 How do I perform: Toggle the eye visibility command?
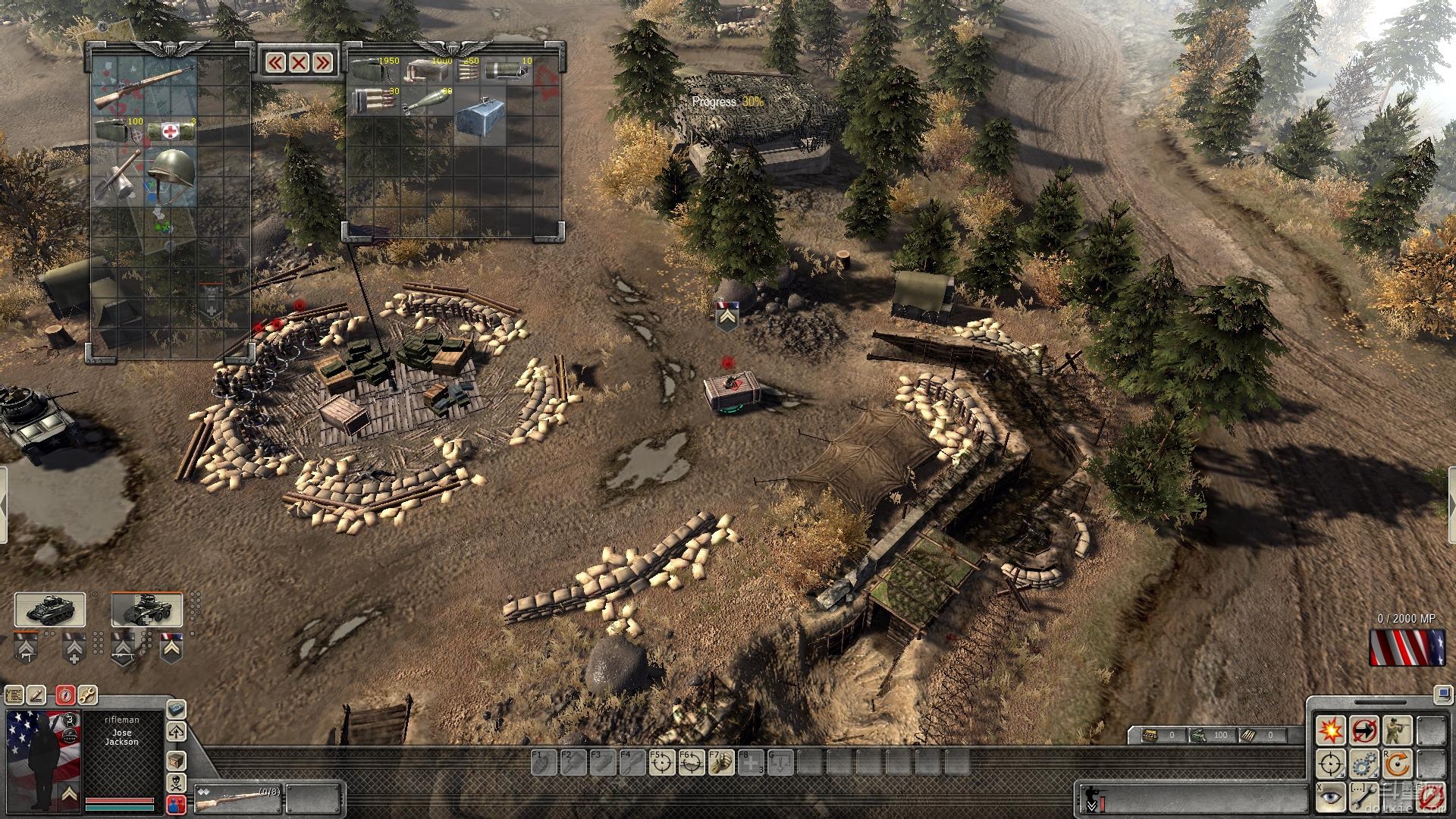(1331, 796)
